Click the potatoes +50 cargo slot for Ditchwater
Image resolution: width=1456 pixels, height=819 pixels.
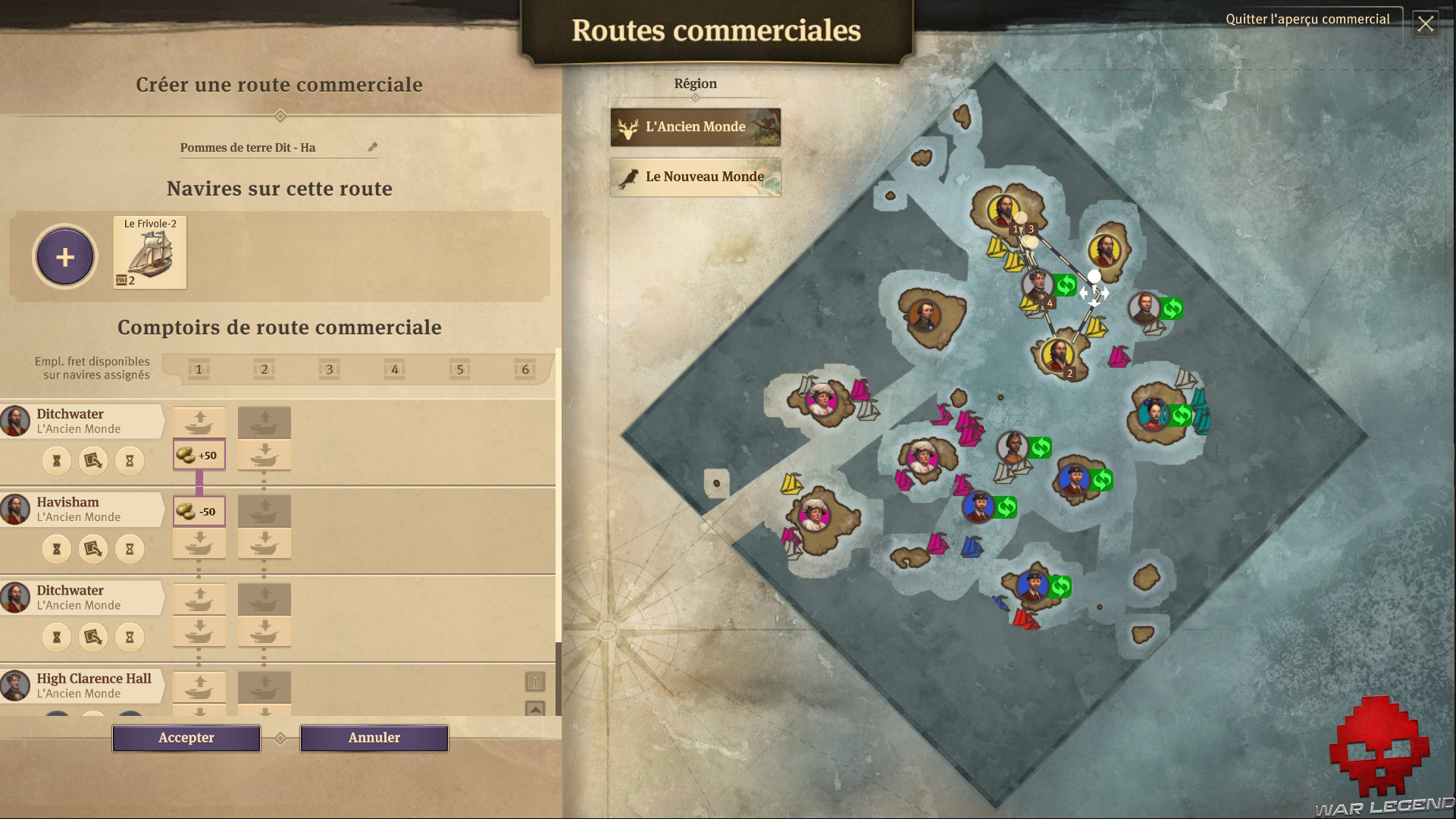coord(199,454)
